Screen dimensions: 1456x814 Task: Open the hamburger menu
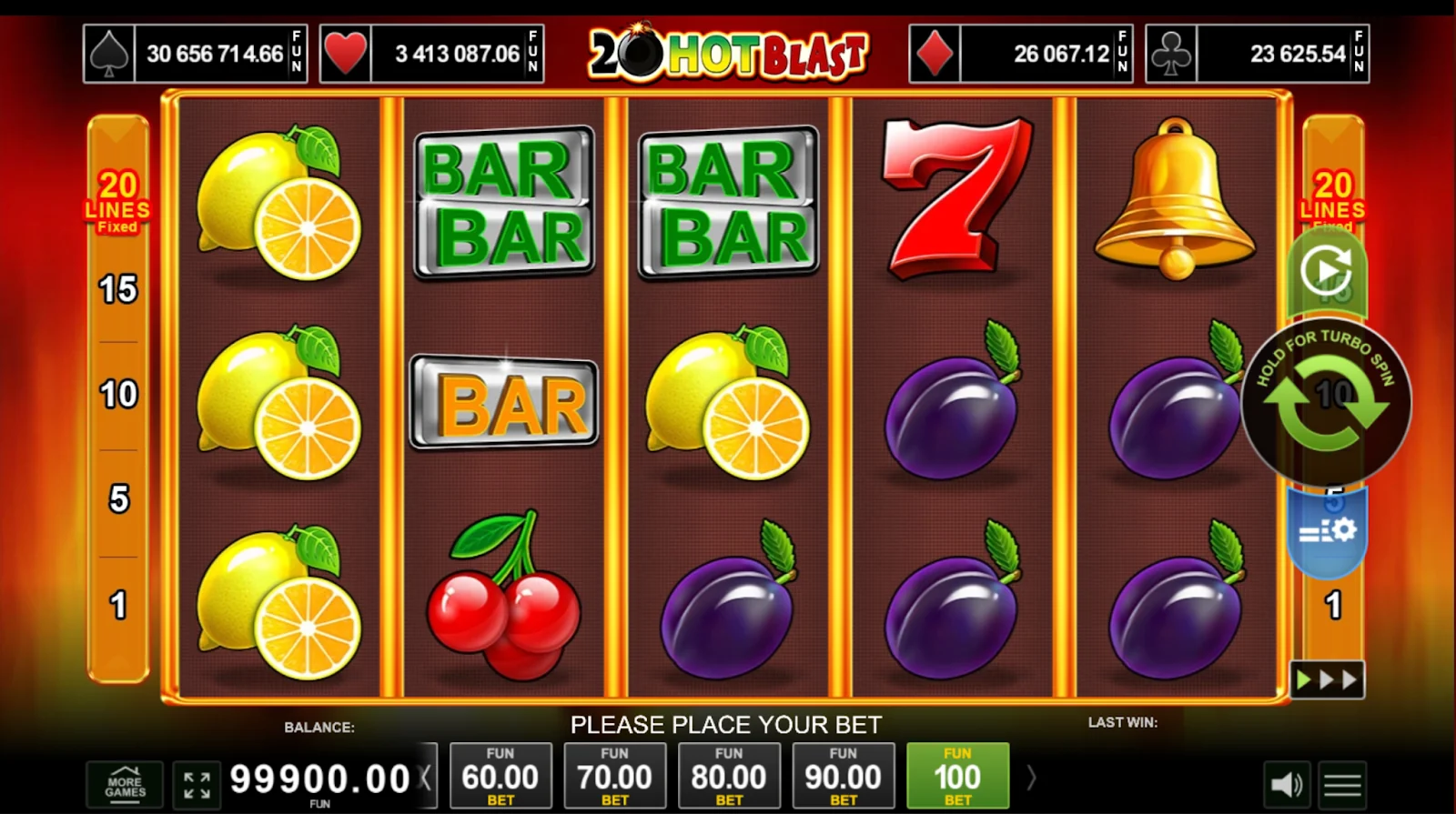(x=1342, y=784)
